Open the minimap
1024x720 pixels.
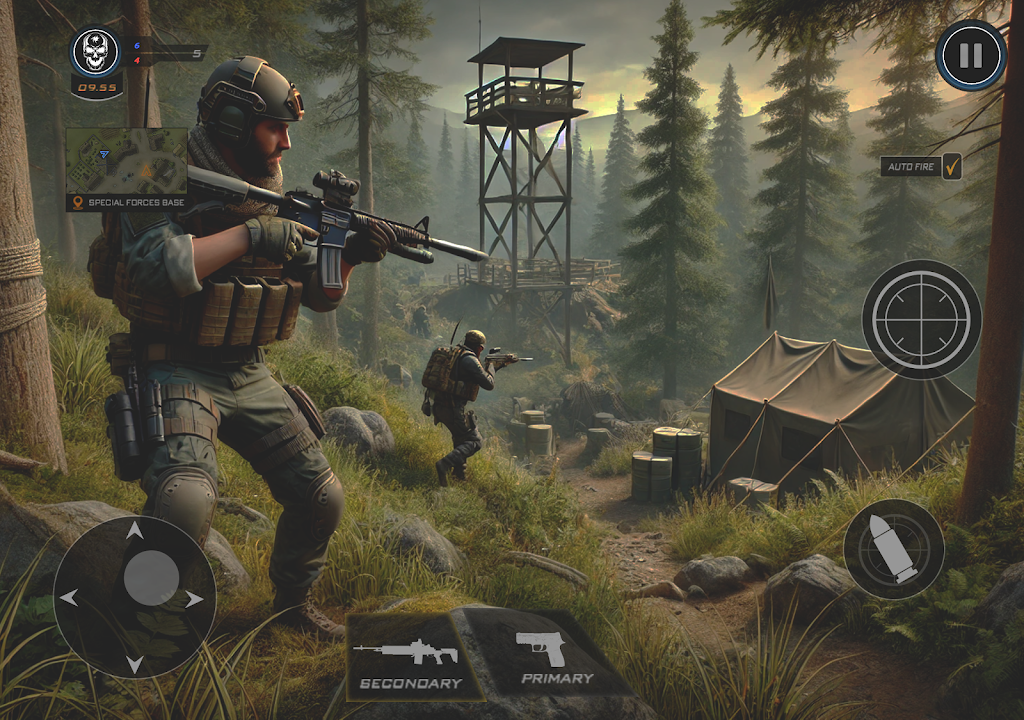tap(126, 161)
